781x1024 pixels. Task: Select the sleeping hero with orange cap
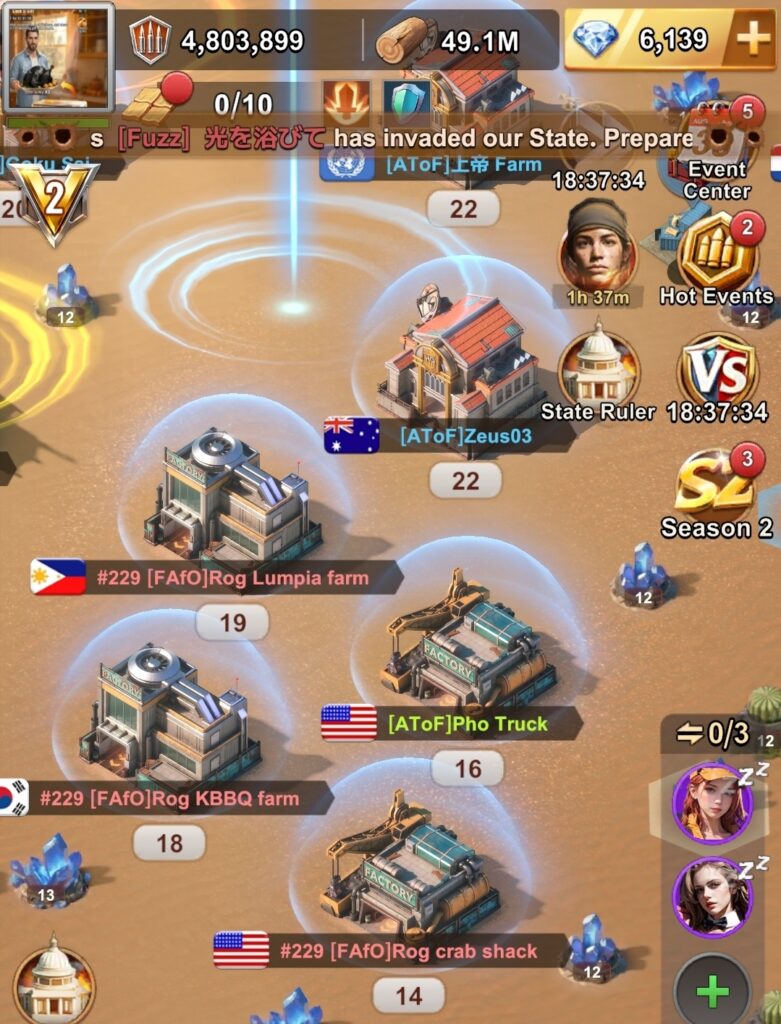tap(711, 802)
